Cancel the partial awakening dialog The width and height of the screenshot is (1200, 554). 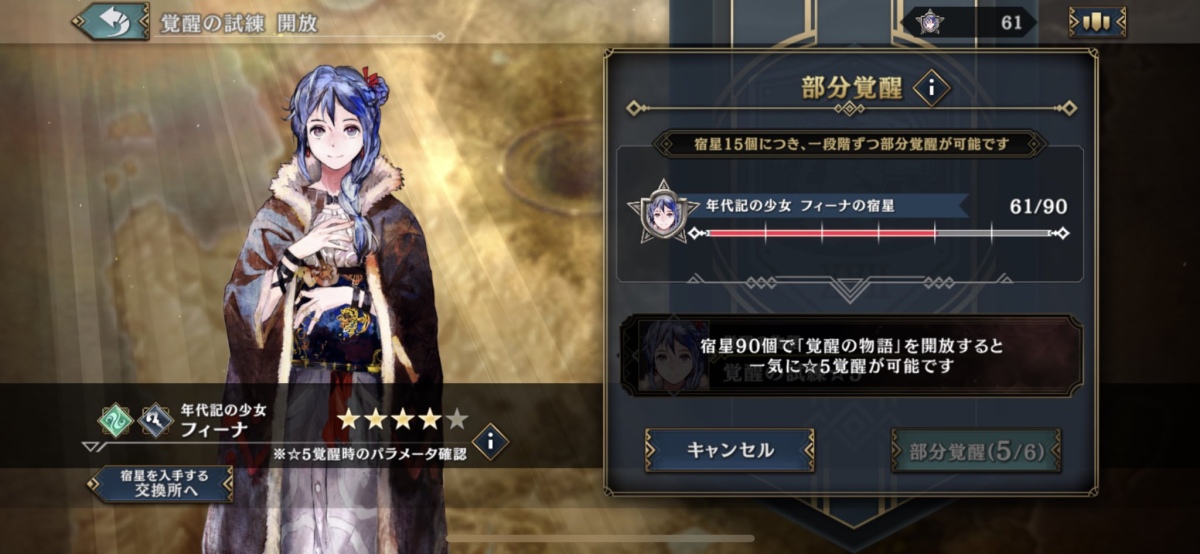(729, 450)
